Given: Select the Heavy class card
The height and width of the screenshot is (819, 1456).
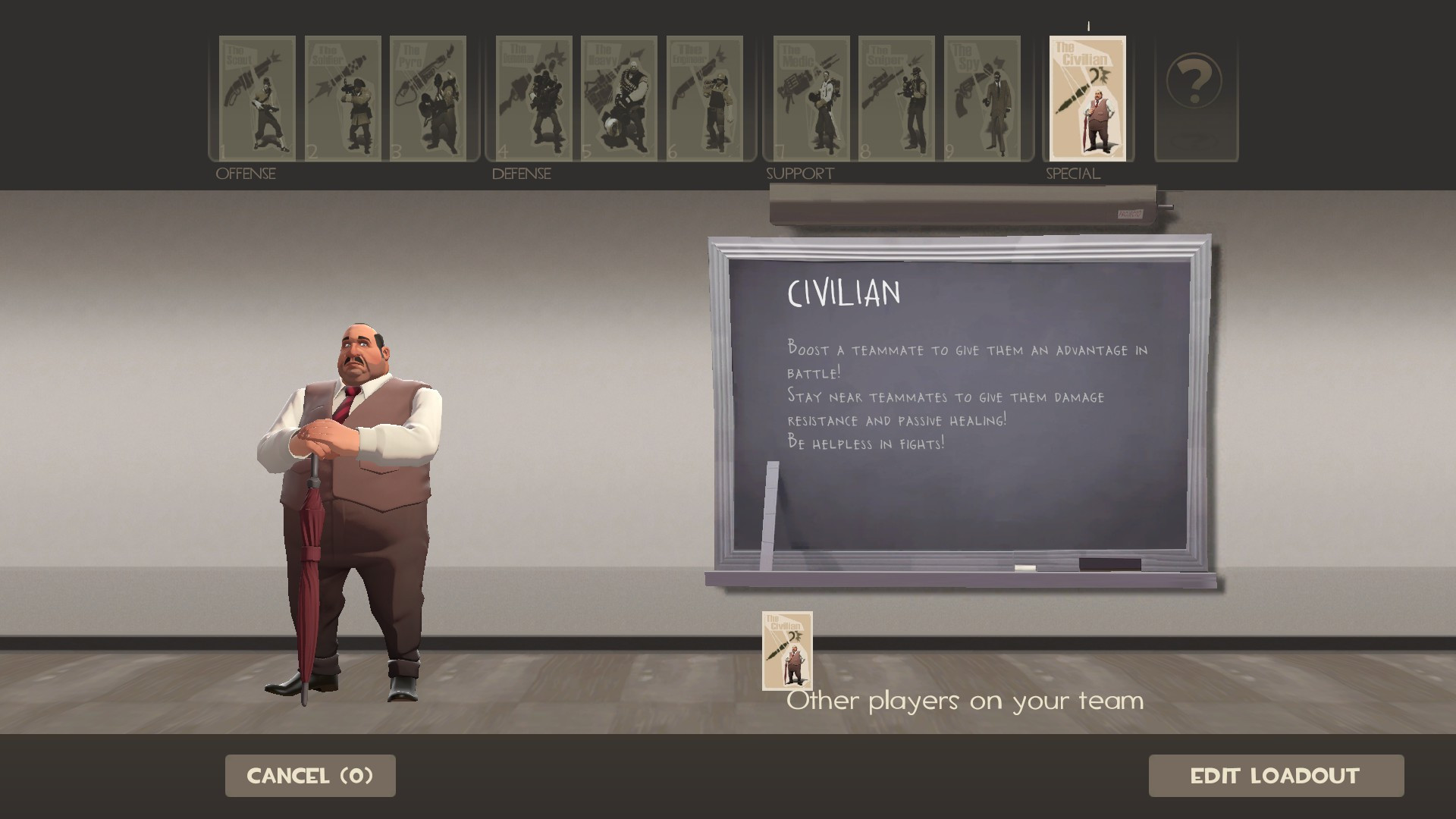Looking at the screenshot, I should (x=619, y=99).
